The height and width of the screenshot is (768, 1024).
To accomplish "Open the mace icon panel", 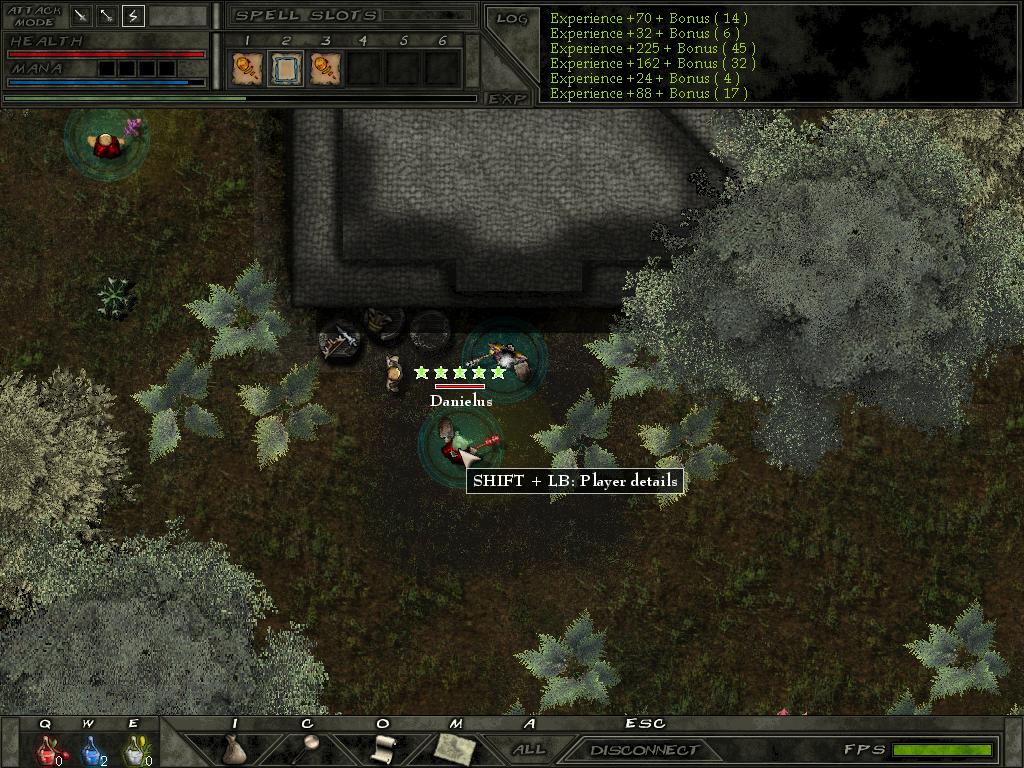I will point(308,746).
